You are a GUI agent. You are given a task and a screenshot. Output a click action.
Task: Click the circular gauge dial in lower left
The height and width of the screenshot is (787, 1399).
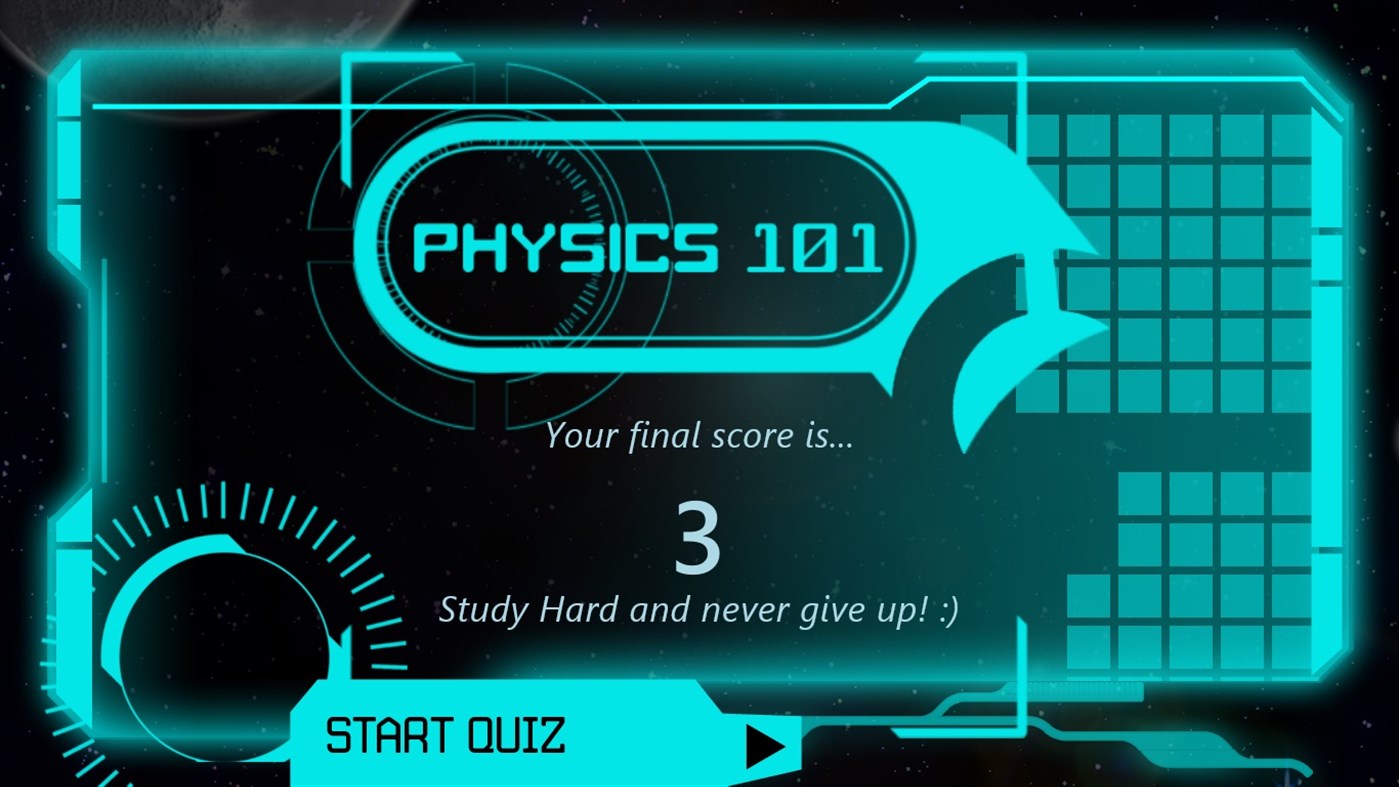point(225,640)
